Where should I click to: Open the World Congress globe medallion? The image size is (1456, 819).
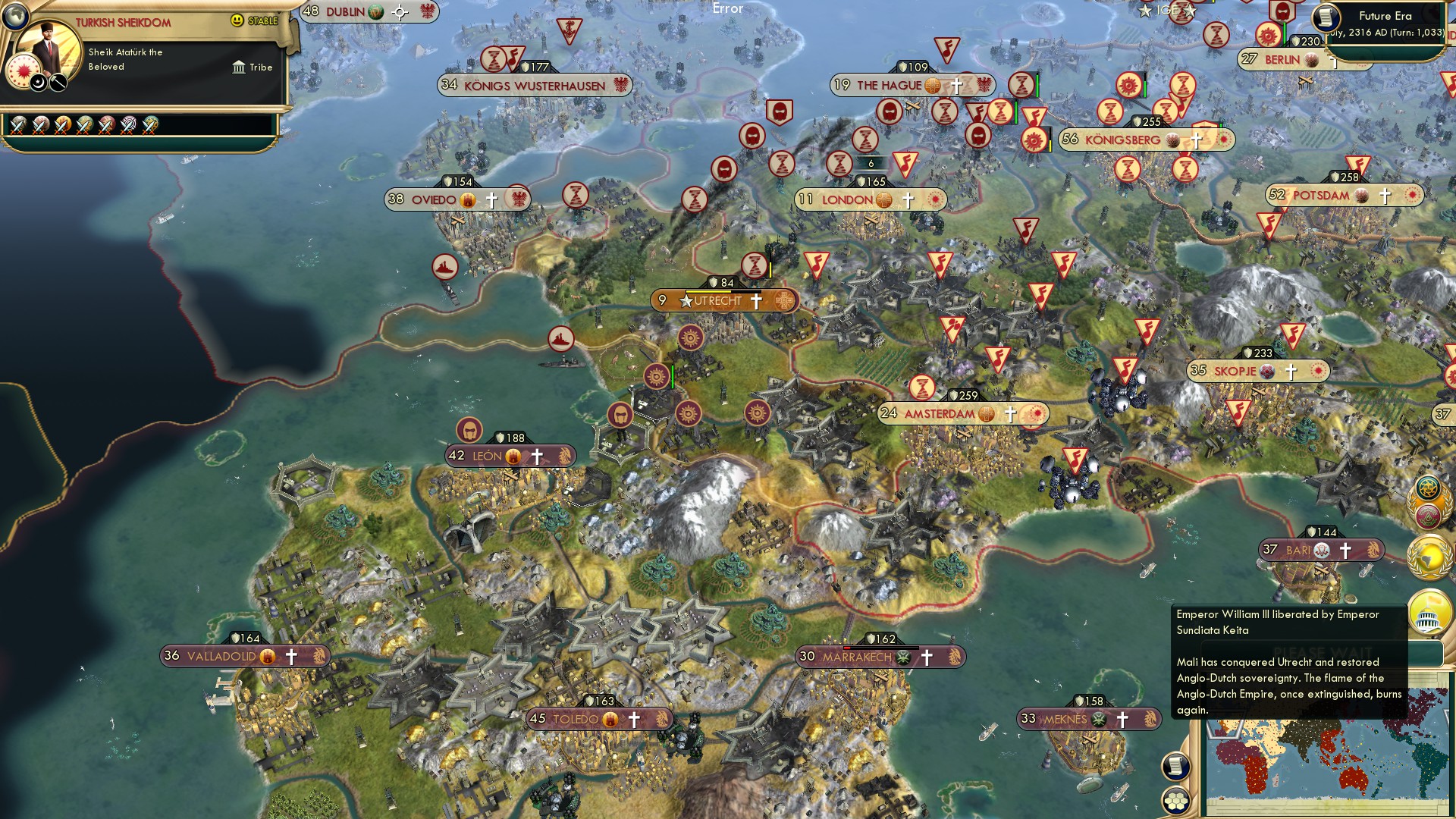point(1429,558)
